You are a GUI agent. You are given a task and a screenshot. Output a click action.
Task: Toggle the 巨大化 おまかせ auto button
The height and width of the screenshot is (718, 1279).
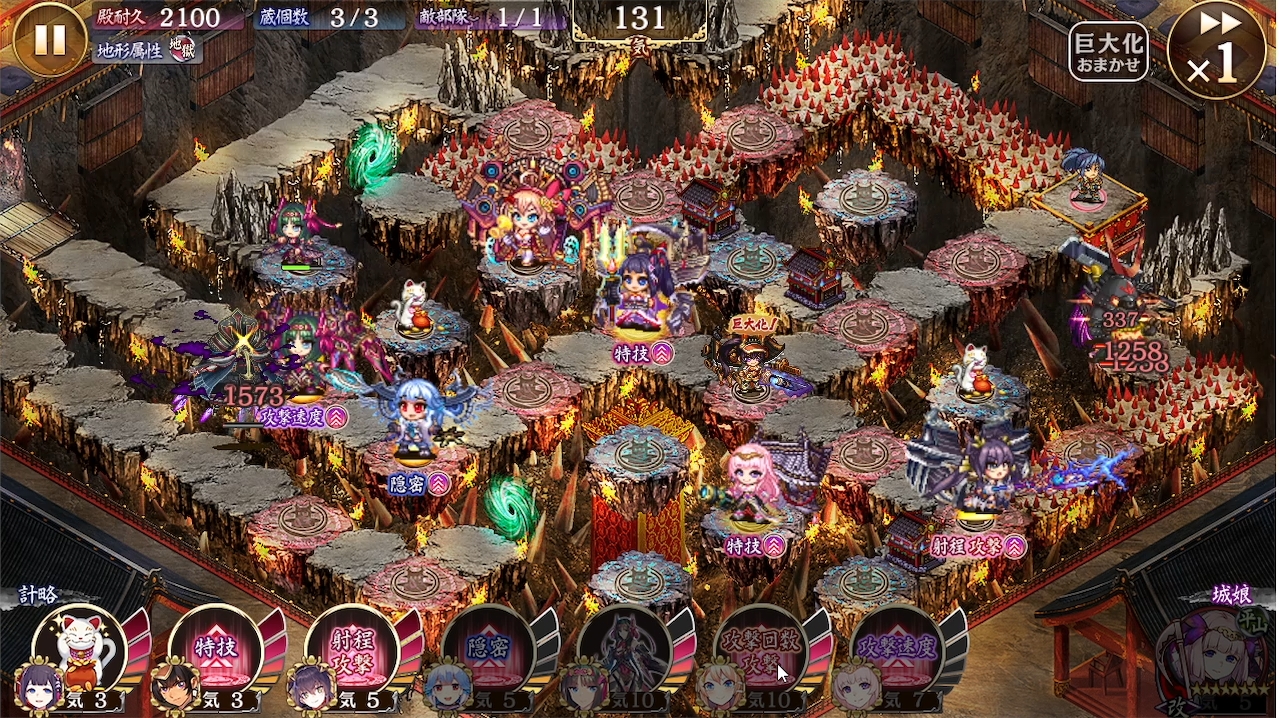point(1108,52)
